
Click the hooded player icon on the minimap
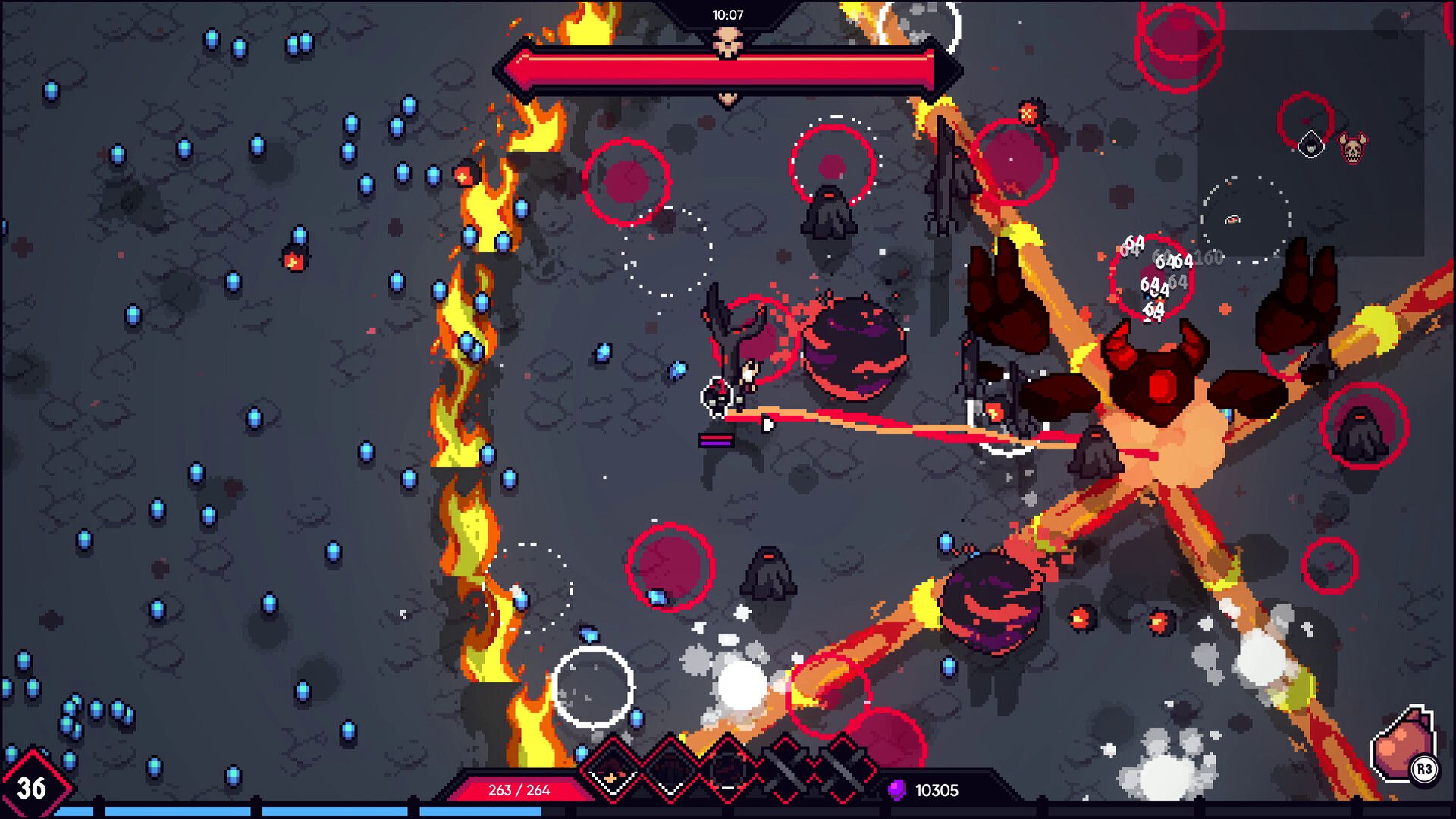1311,146
